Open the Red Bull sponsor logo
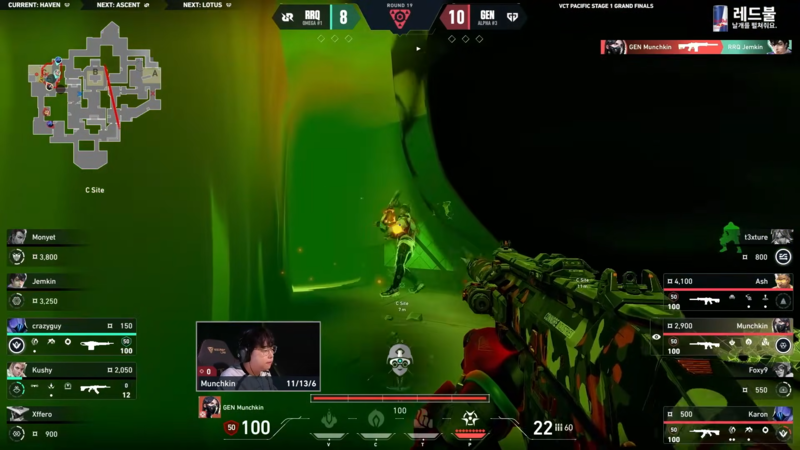Viewport: 800px width, 450px height. click(x=745, y=18)
